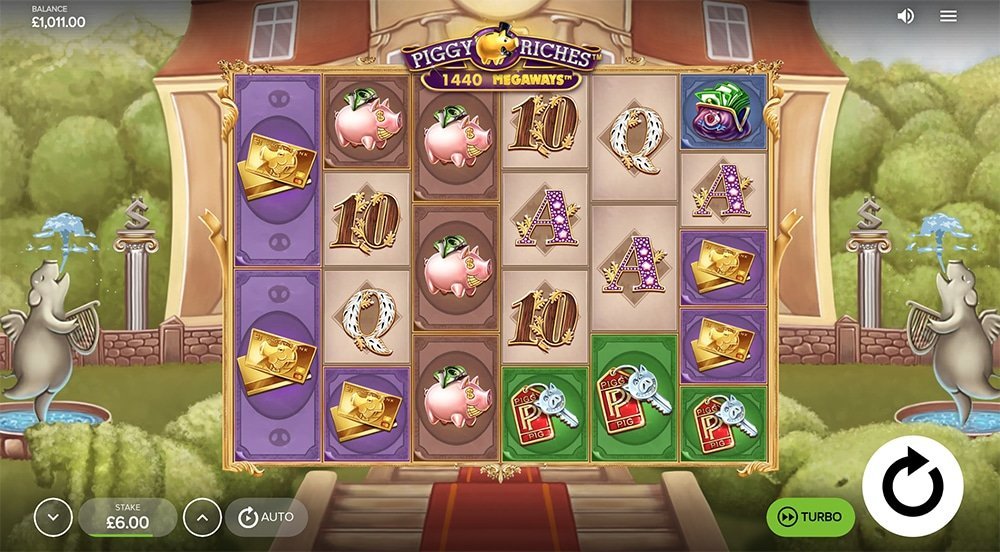The width and height of the screenshot is (1000, 552).
Task: Decrease the stake with the down arrow
Action: pyautogui.click(x=53, y=518)
